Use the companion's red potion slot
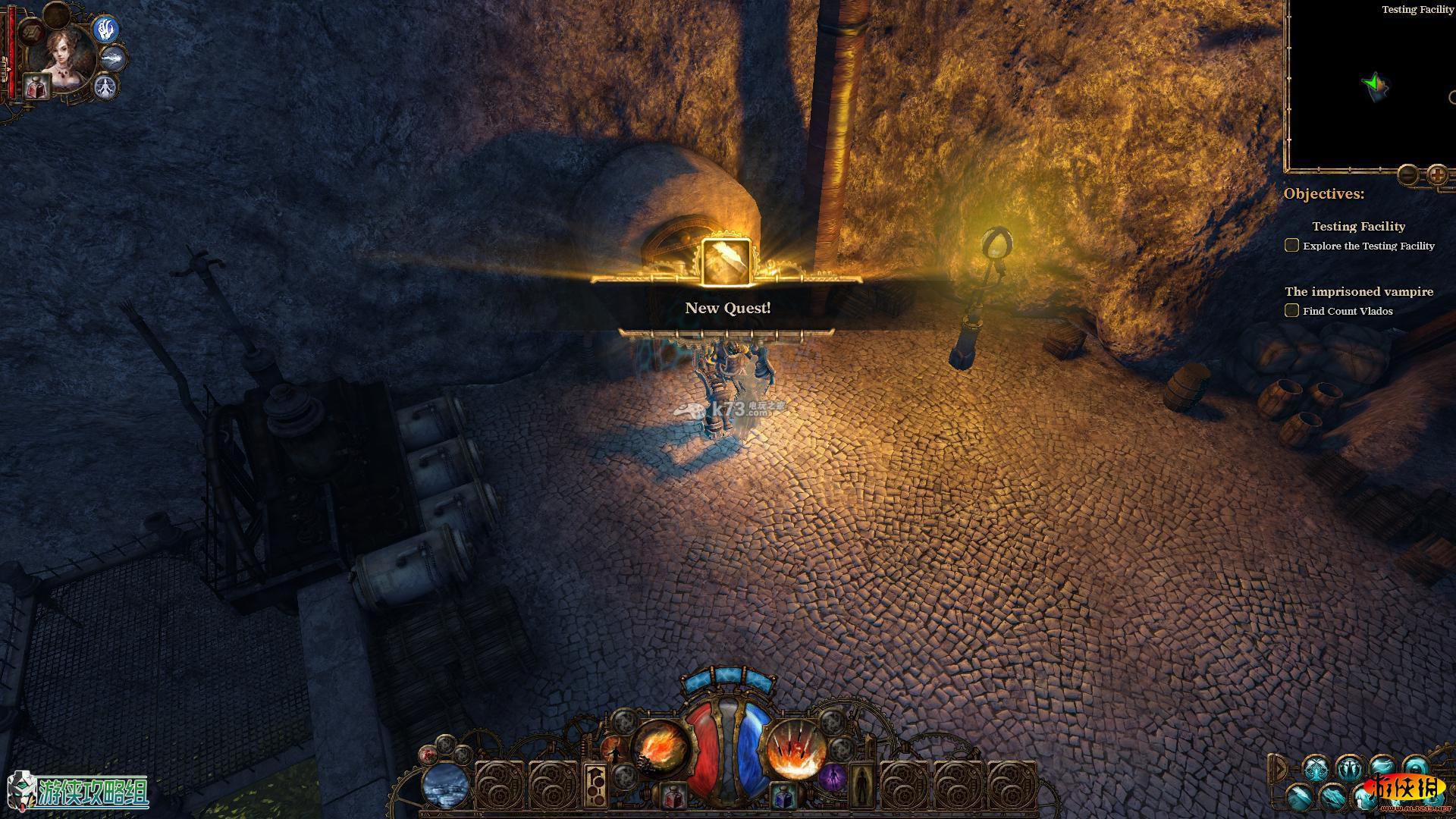 click(36, 86)
